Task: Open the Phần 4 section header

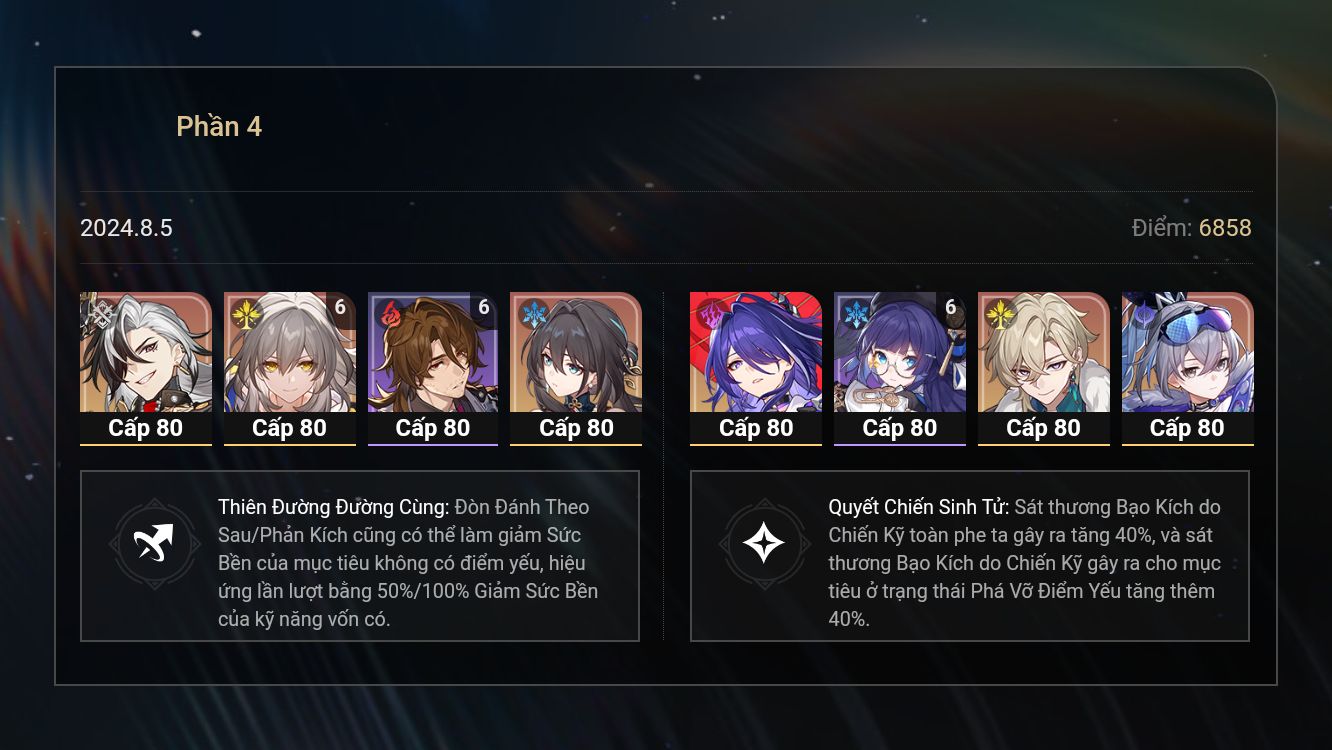Action: click(x=220, y=126)
